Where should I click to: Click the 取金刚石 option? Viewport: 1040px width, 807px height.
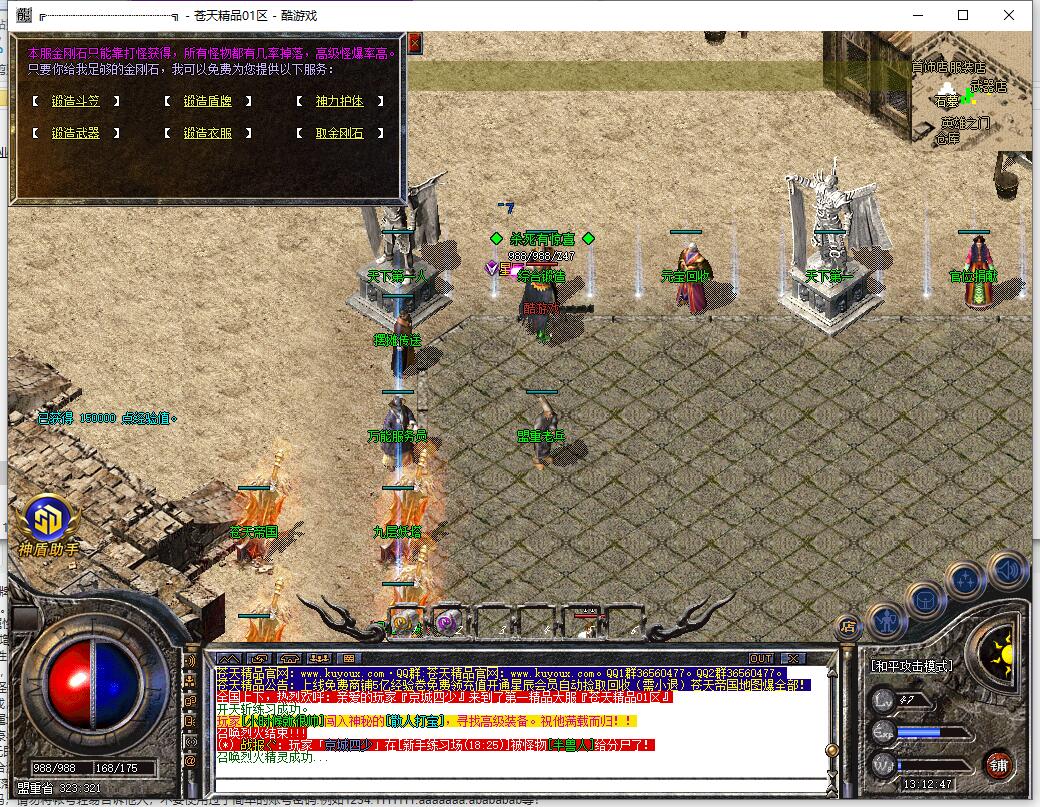tap(339, 133)
